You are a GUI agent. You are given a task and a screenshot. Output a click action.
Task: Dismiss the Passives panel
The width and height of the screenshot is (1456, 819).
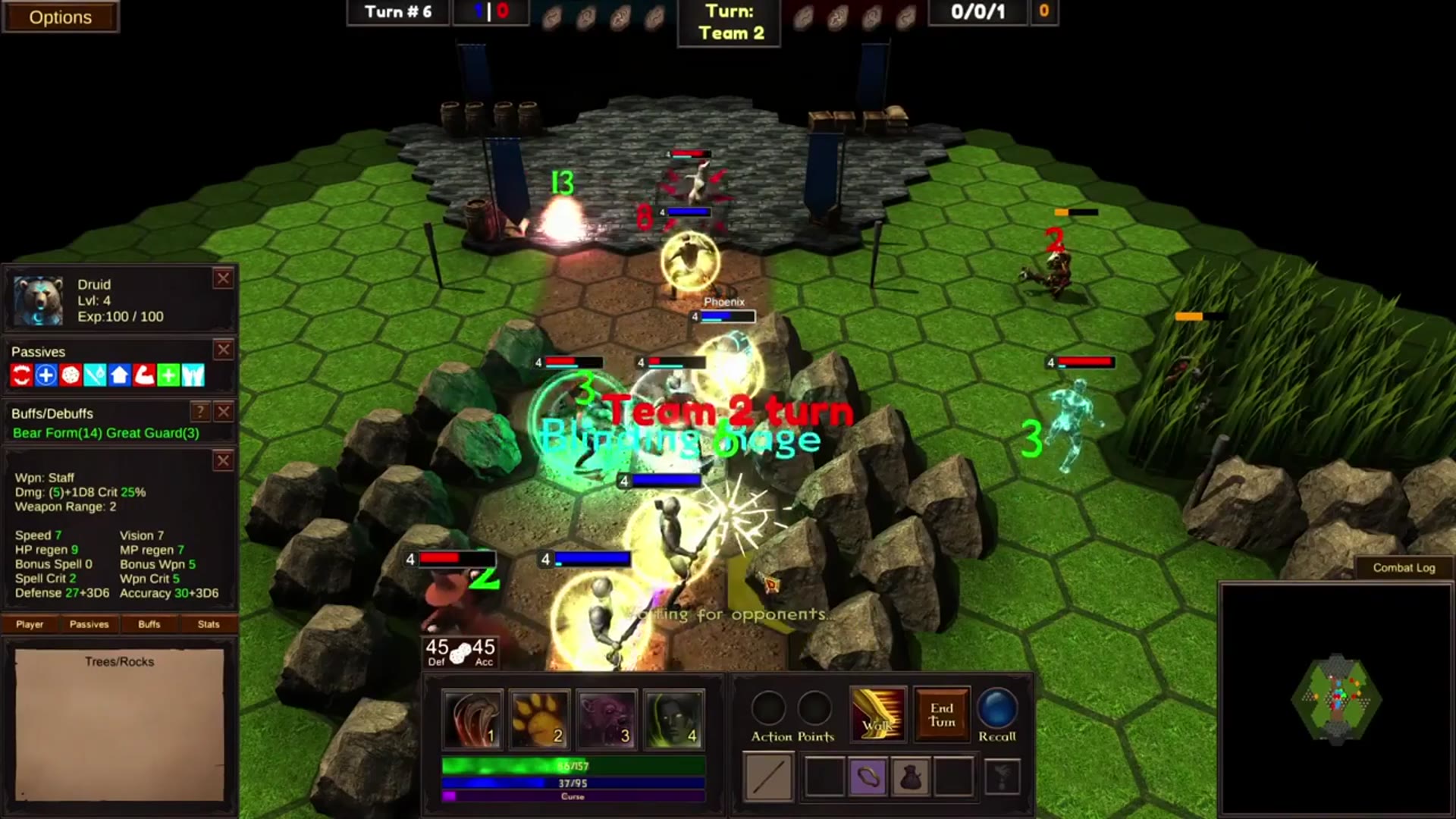pyautogui.click(x=223, y=350)
